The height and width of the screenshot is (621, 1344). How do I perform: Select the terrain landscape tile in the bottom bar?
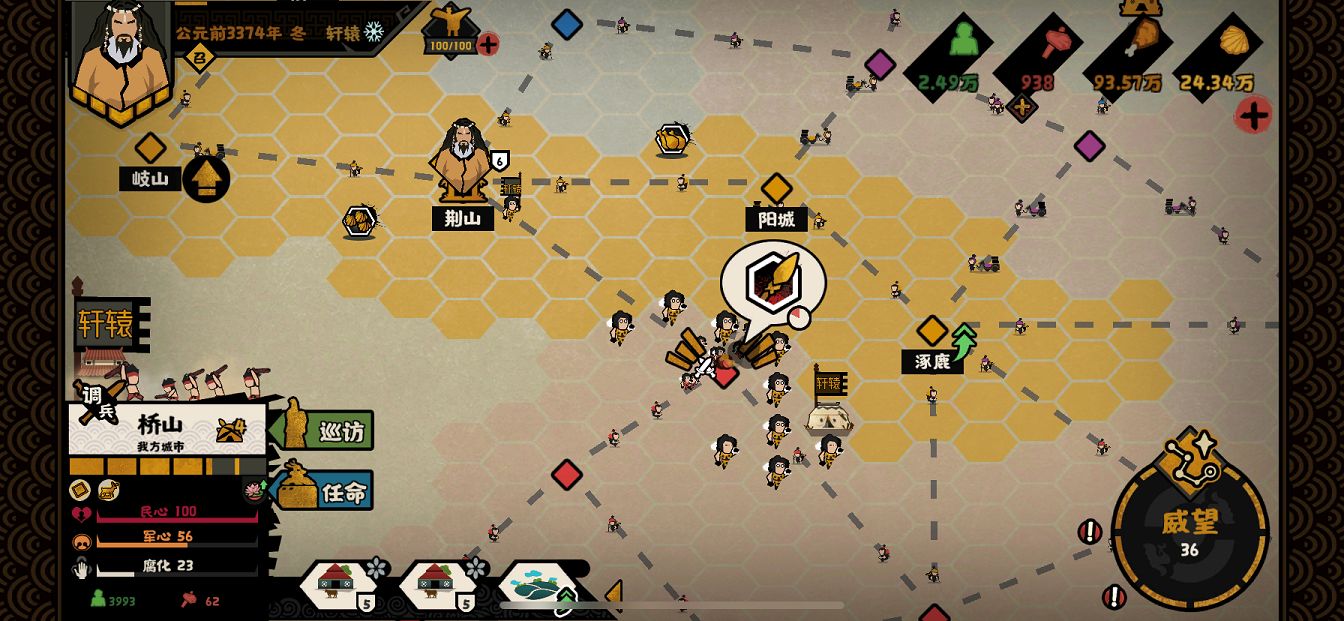pyautogui.click(x=538, y=585)
